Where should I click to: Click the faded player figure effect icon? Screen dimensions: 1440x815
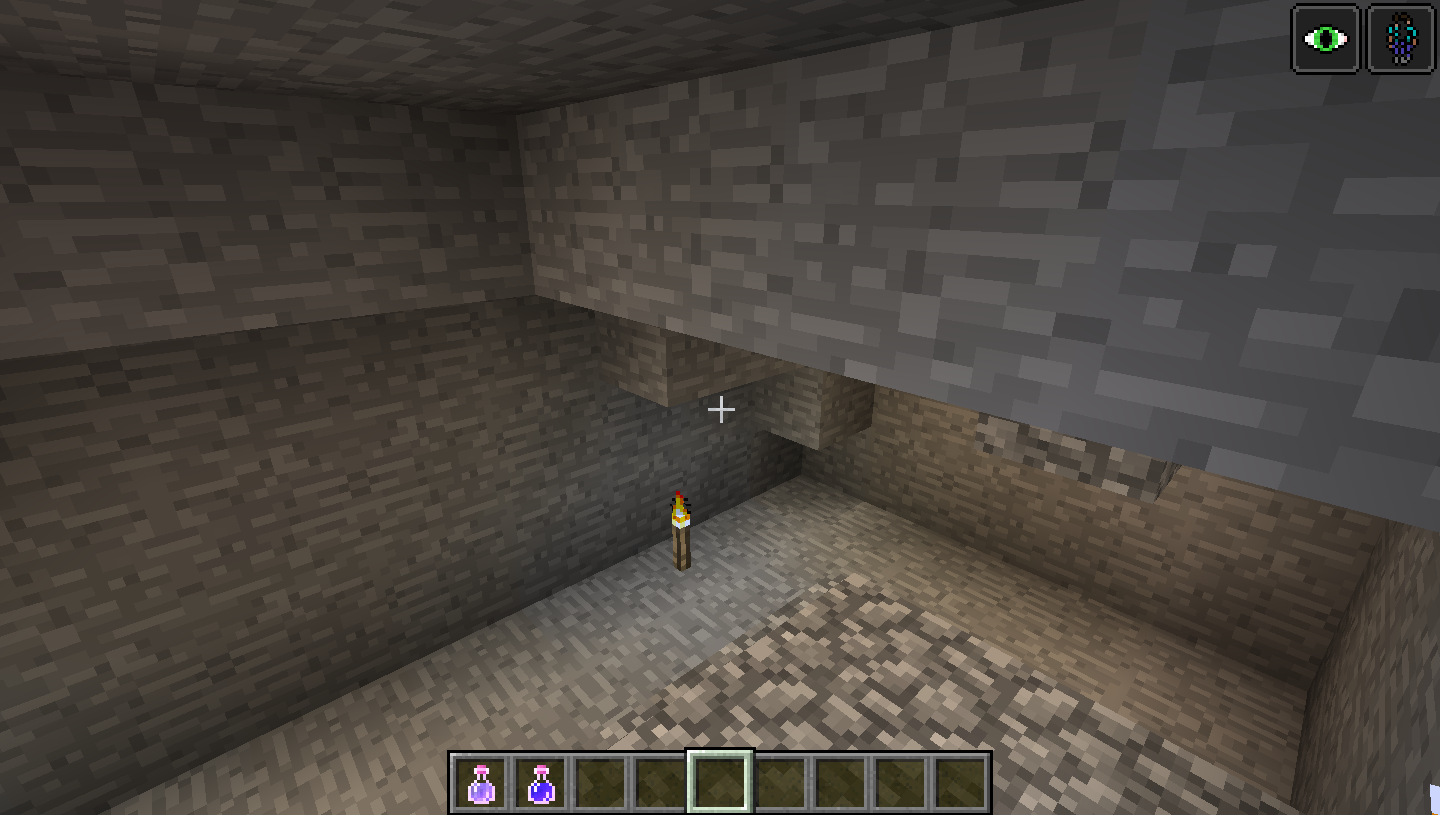(x=1401, y=39)
